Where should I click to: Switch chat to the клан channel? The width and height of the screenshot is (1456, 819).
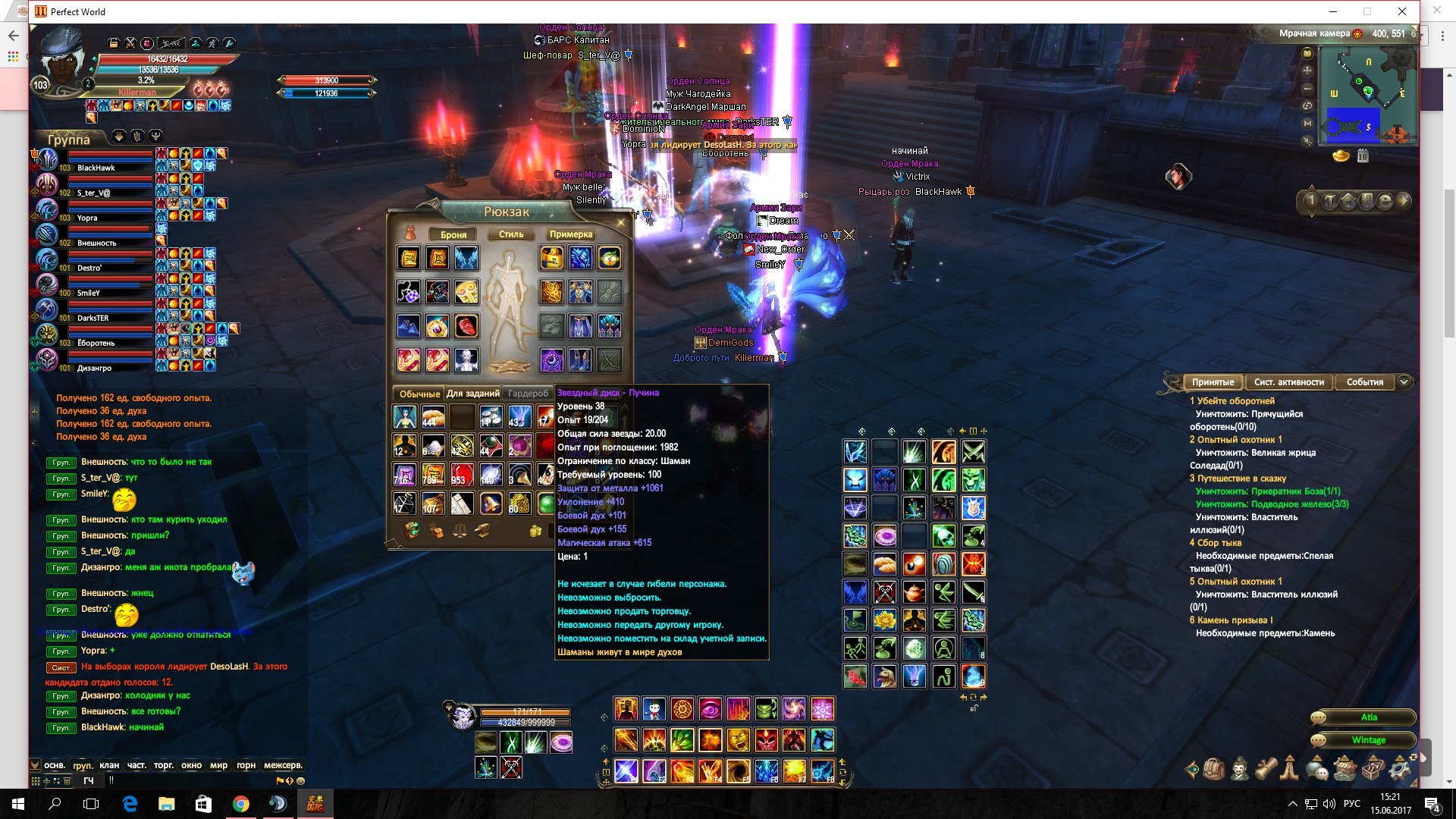pyautogui.click(x=109, y=765)
